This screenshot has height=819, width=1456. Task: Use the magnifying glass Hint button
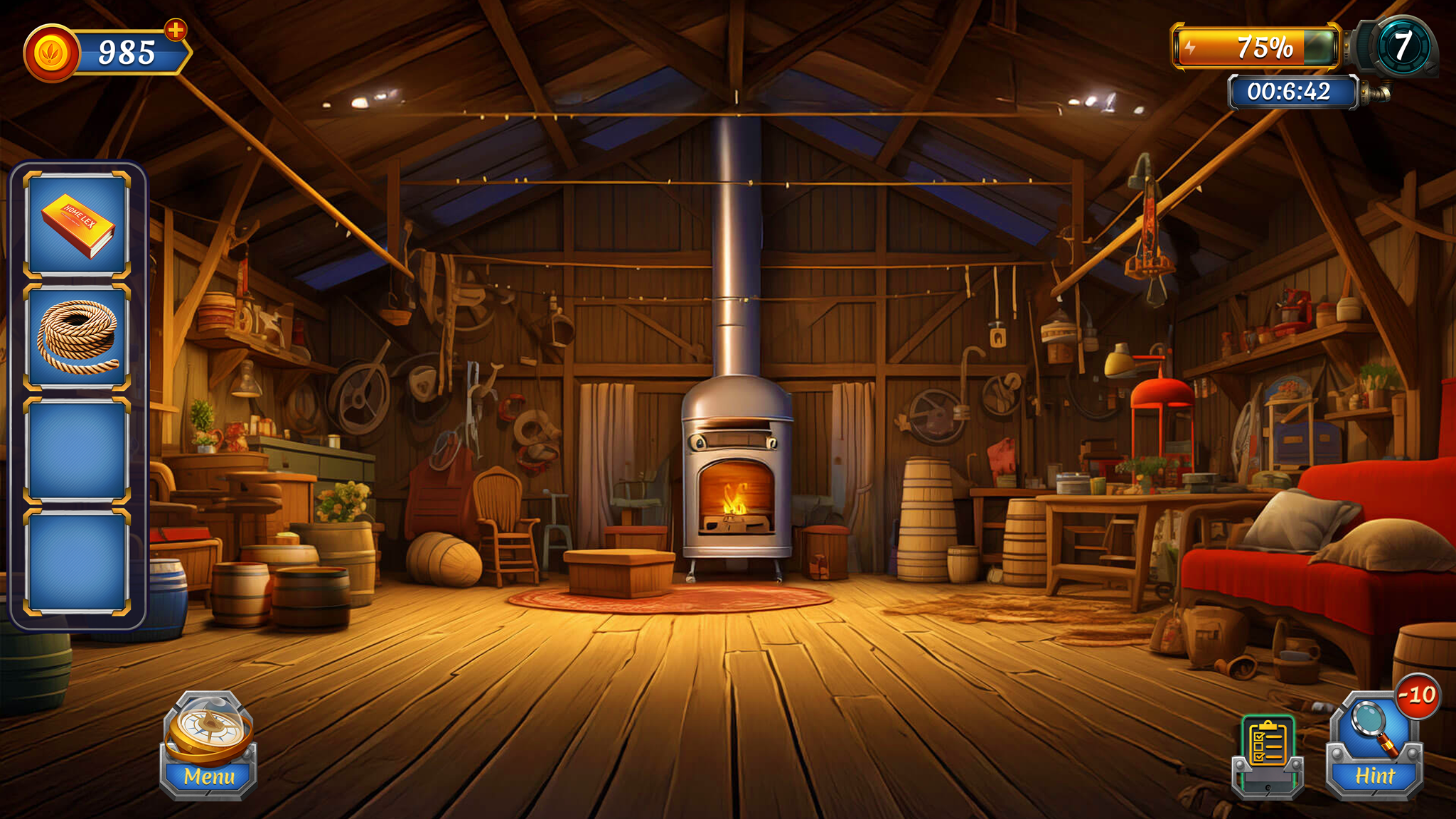click(1374, 745)
